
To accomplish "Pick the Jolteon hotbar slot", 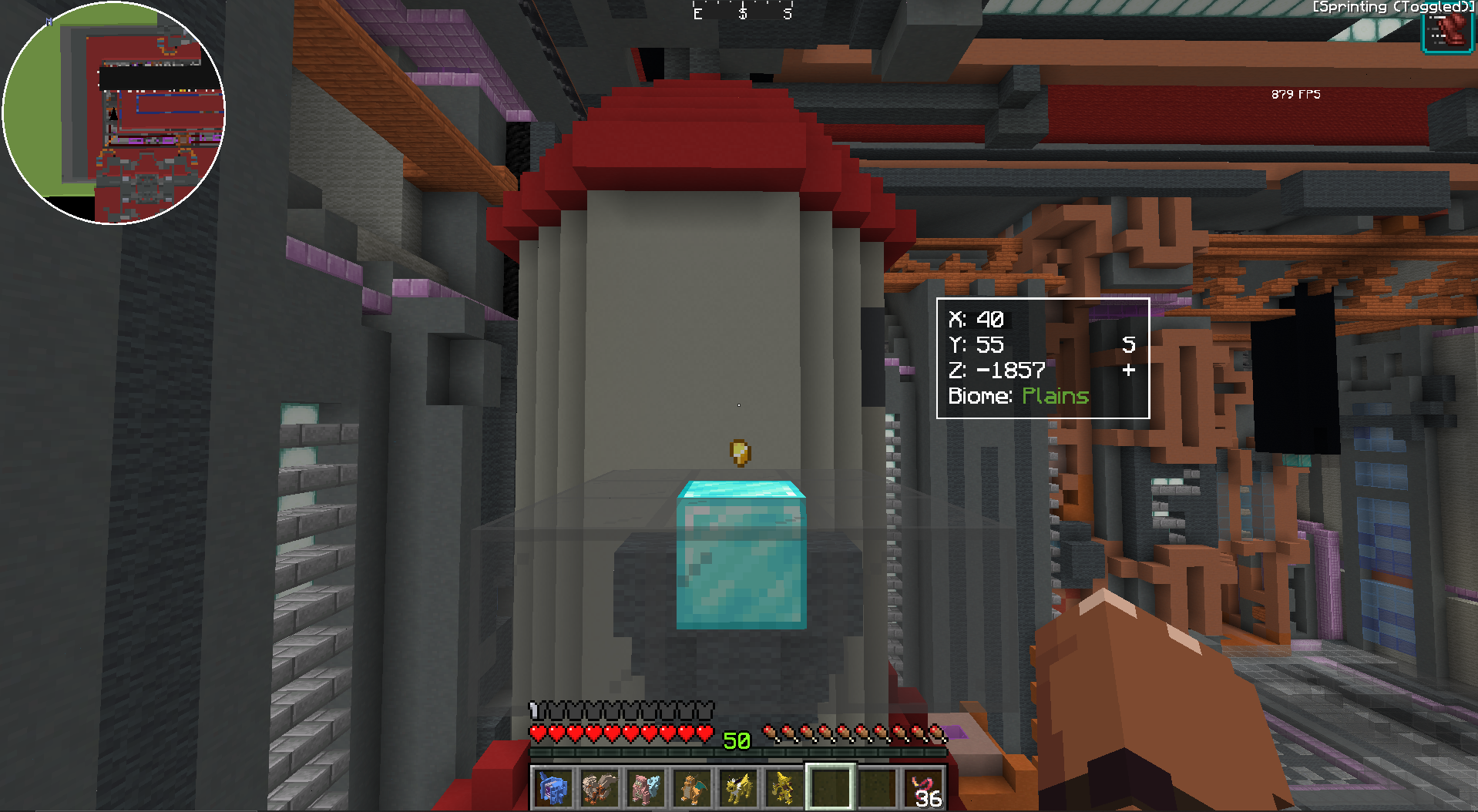I will pyautogui.click(x=737, y=788).
